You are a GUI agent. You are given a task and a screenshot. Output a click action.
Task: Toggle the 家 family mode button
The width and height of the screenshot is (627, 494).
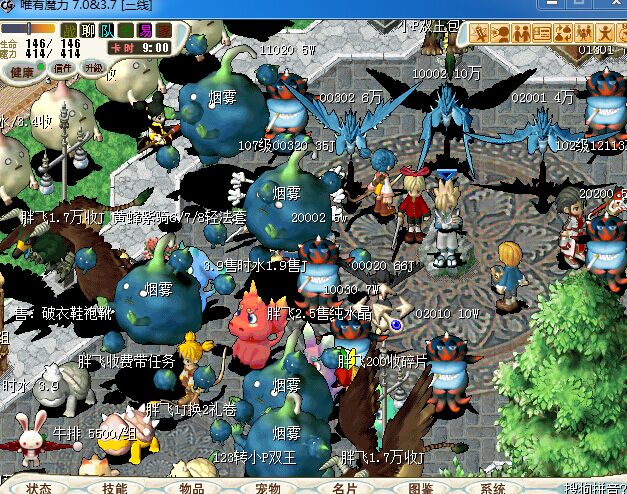[x=163, y=30]
